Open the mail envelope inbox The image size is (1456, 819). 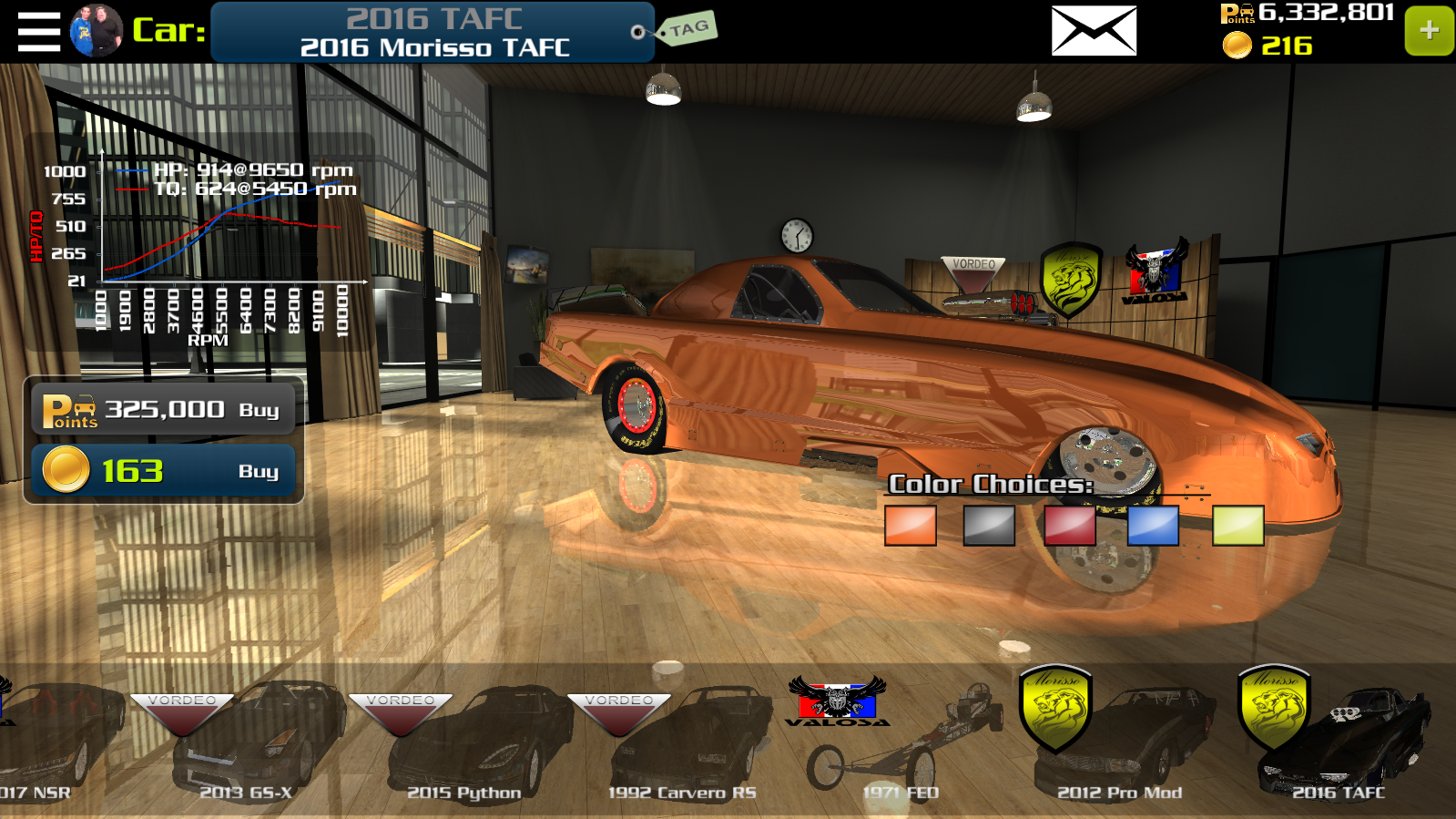pyautogui.click(x=1094, y=31)
